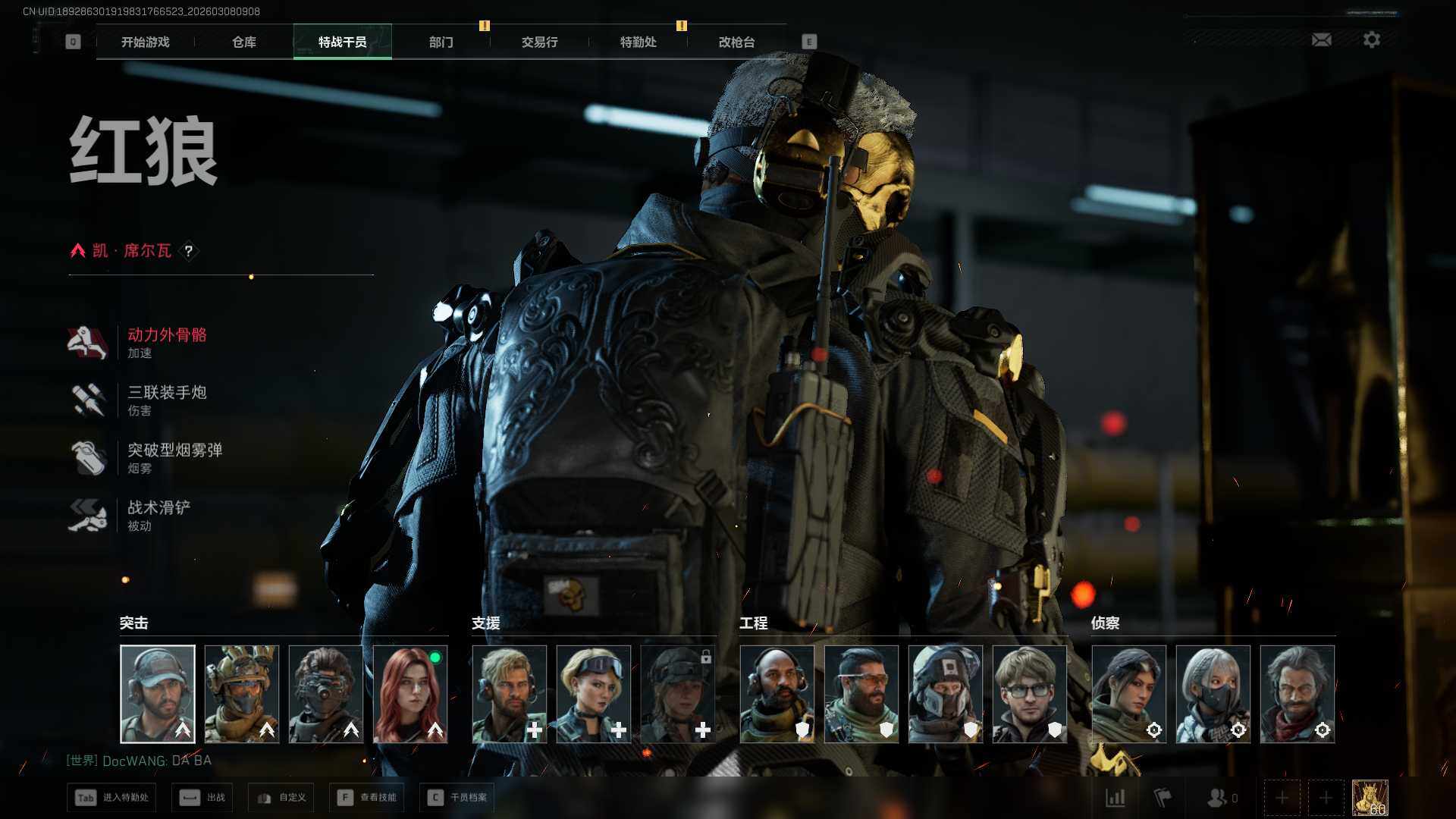Image resolution: width=1456 pixels, height=819 pixels.
Task: Open the mail envelope icon
Action: [1322, 39]
